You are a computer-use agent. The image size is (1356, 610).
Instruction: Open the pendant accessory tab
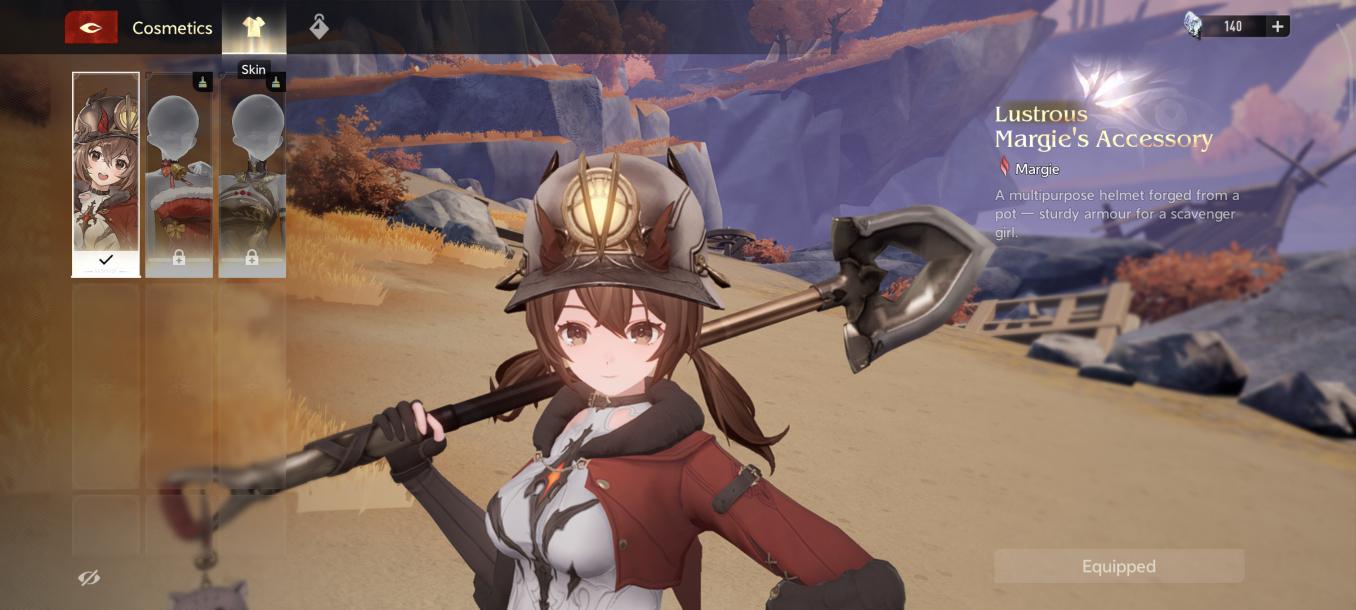(319, 27)
